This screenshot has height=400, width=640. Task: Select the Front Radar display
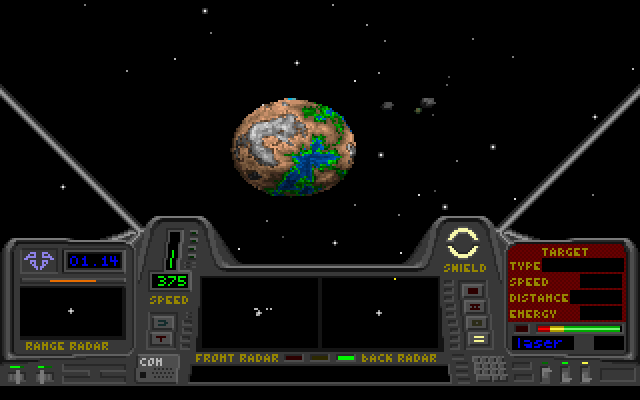260,312
